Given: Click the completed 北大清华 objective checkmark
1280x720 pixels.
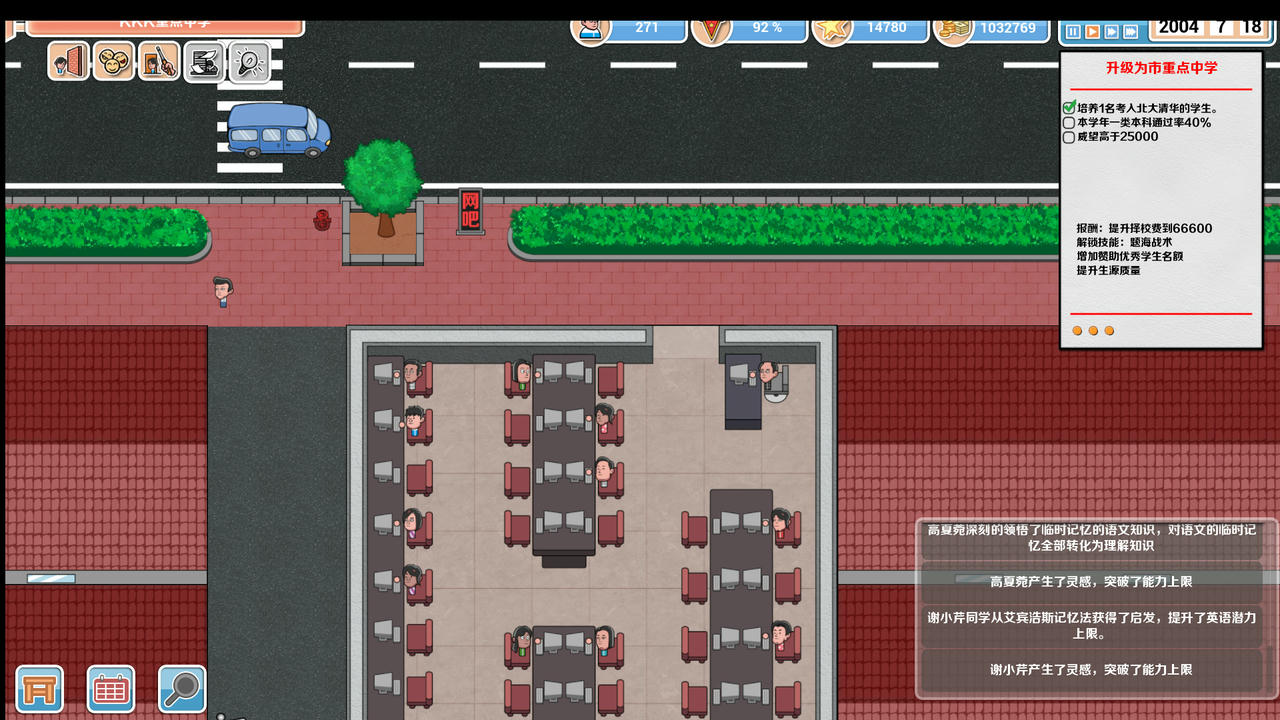Looking at the screenshot, I should click(1068, 109).
